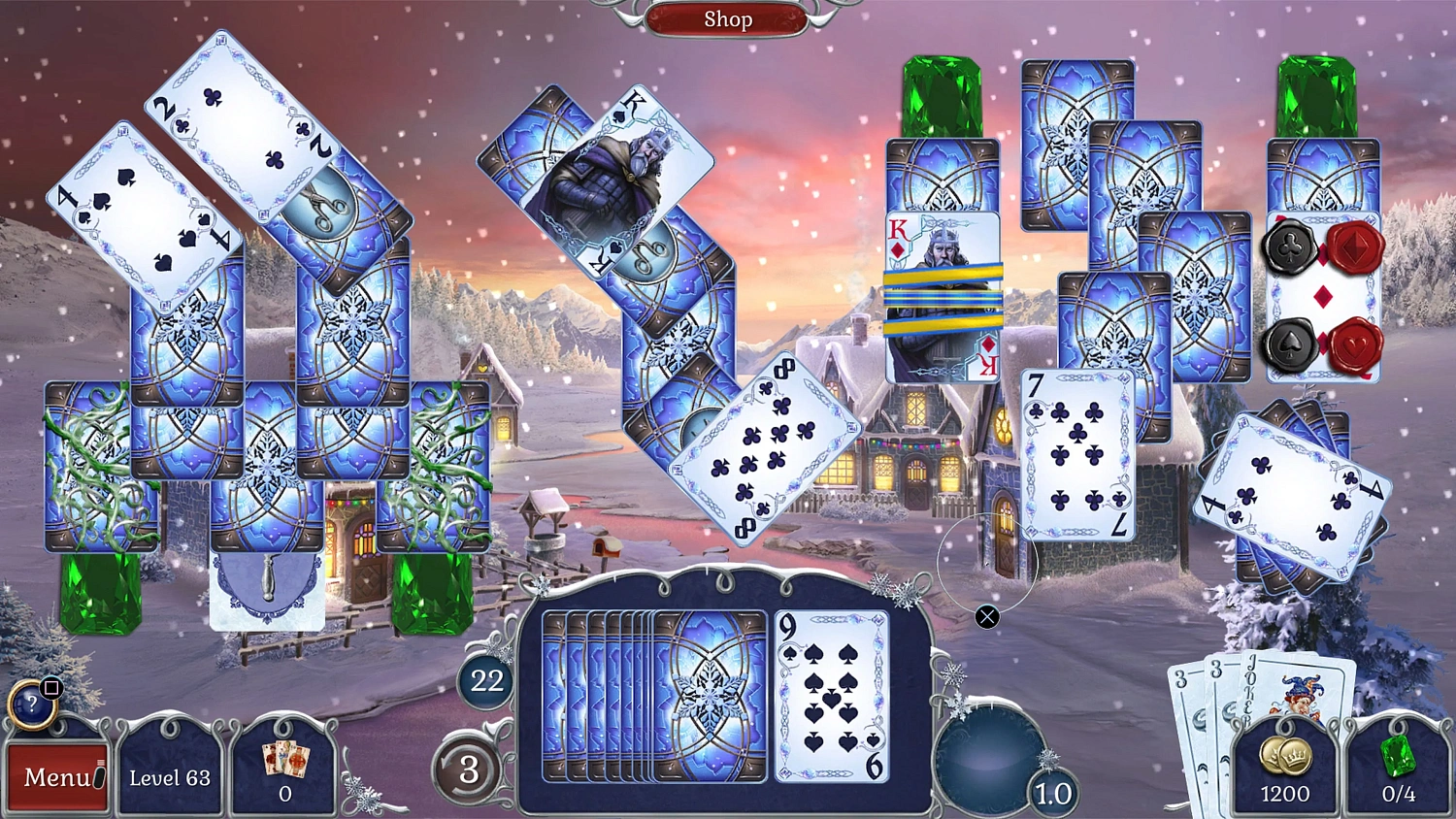Dismiss the X circle marker near the cottage
1456x819 pixels.
tap(988, 615)
